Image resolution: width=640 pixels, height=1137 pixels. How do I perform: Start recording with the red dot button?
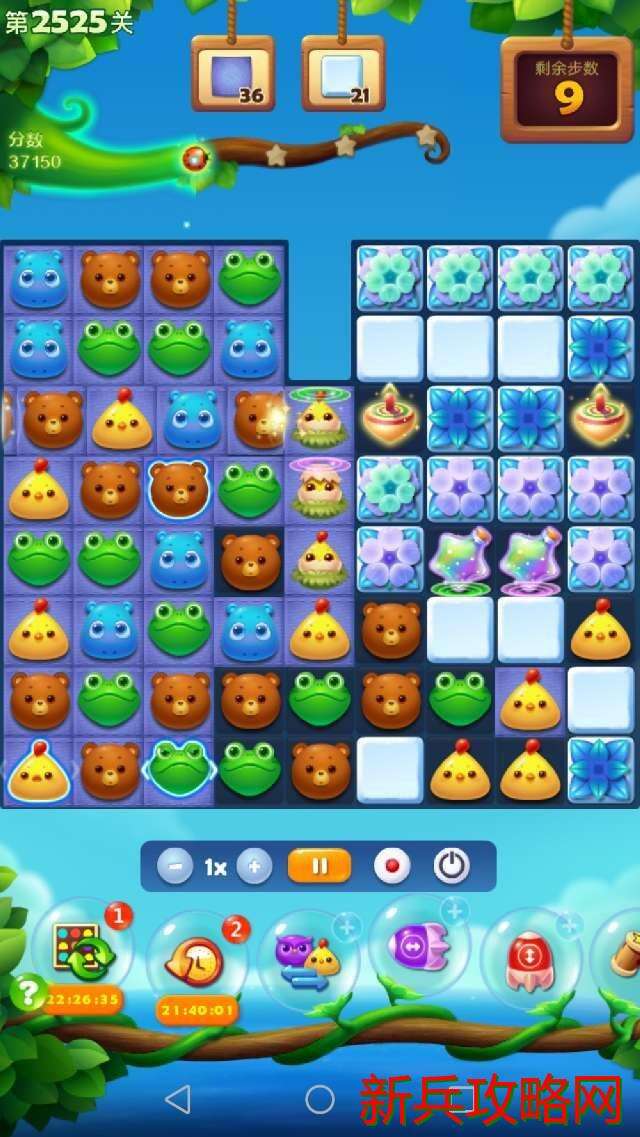392,866
